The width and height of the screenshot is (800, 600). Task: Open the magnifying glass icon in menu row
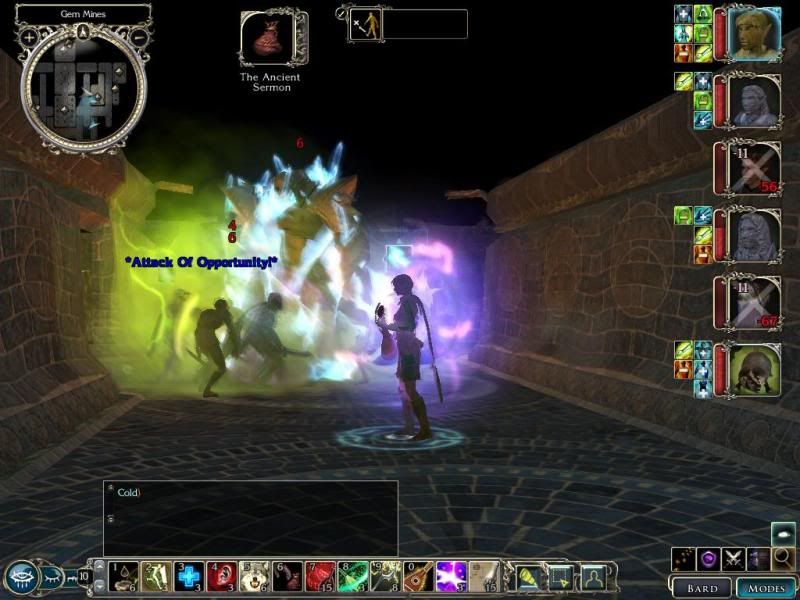click(785, 559)
